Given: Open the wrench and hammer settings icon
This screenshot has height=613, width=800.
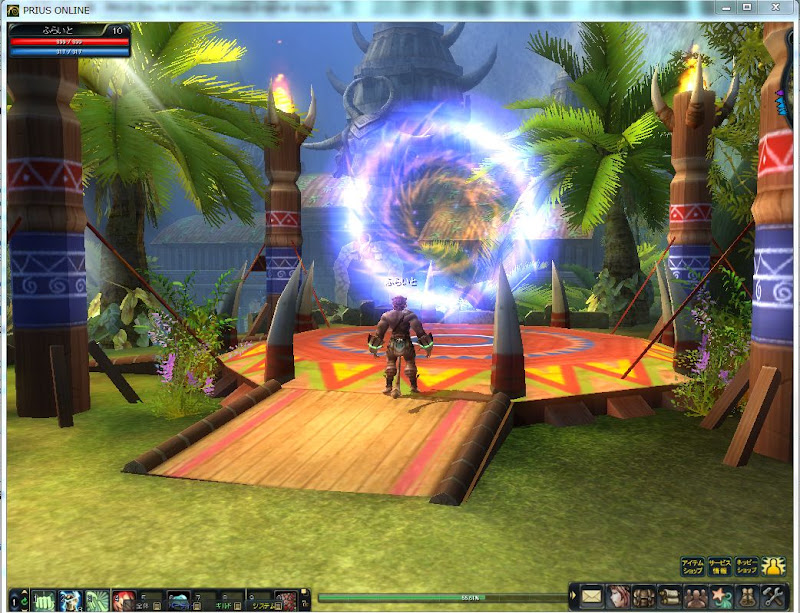Looking at the screenshot, I should click(774, 598).
